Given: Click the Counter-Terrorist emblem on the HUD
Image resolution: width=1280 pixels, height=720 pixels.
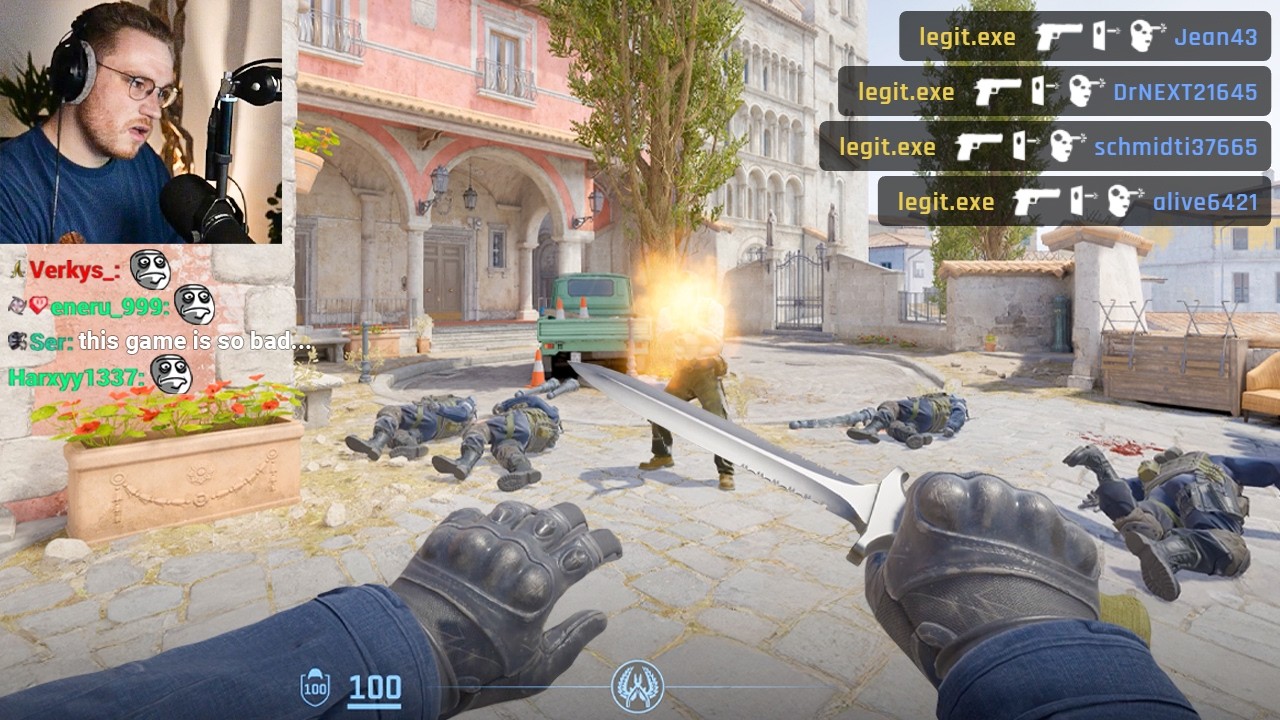Looking at the screenshot, I should coord(637,686).
